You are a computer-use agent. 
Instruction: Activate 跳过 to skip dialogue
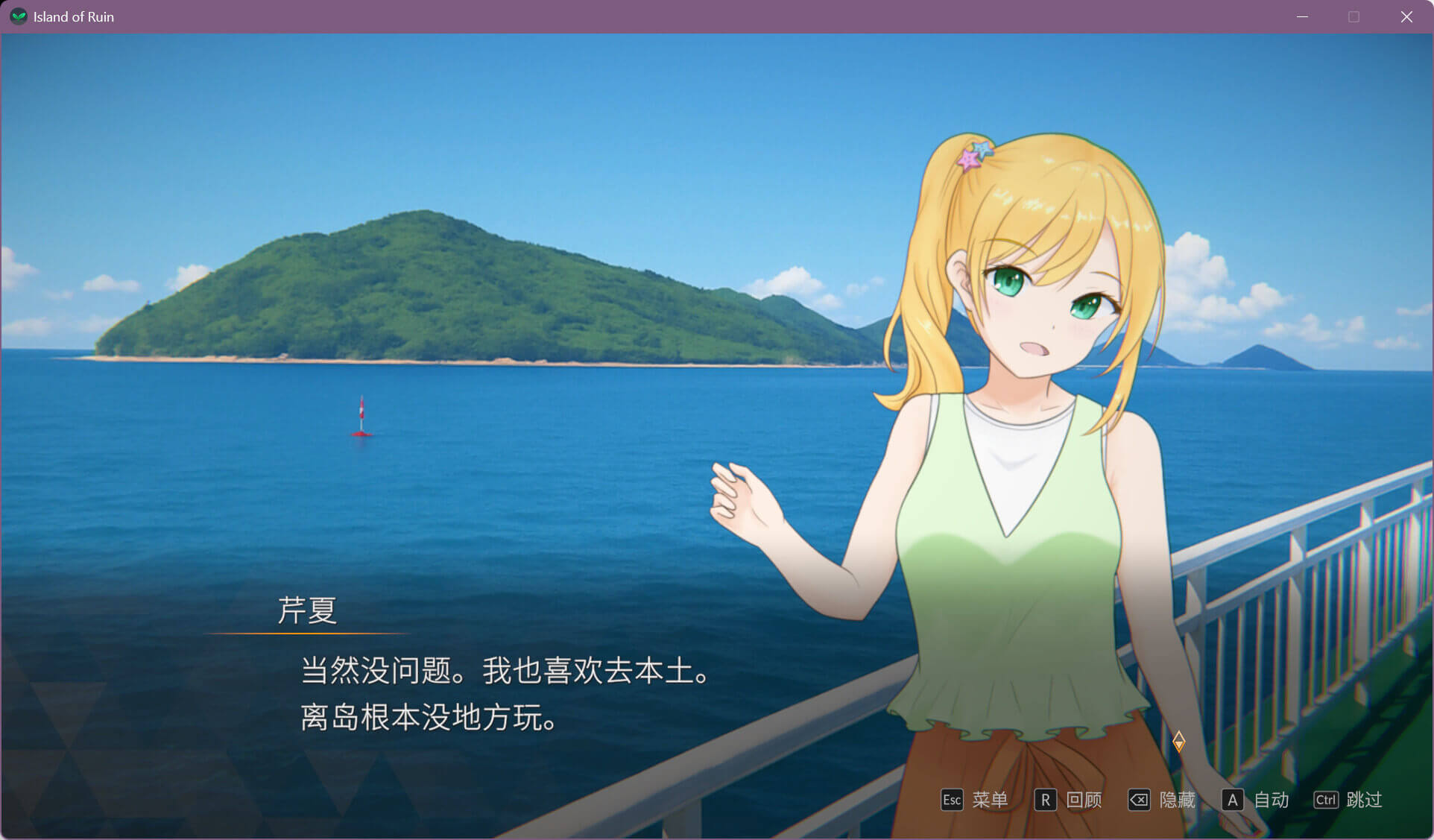pyautogui.click(x=1348, y=800)
